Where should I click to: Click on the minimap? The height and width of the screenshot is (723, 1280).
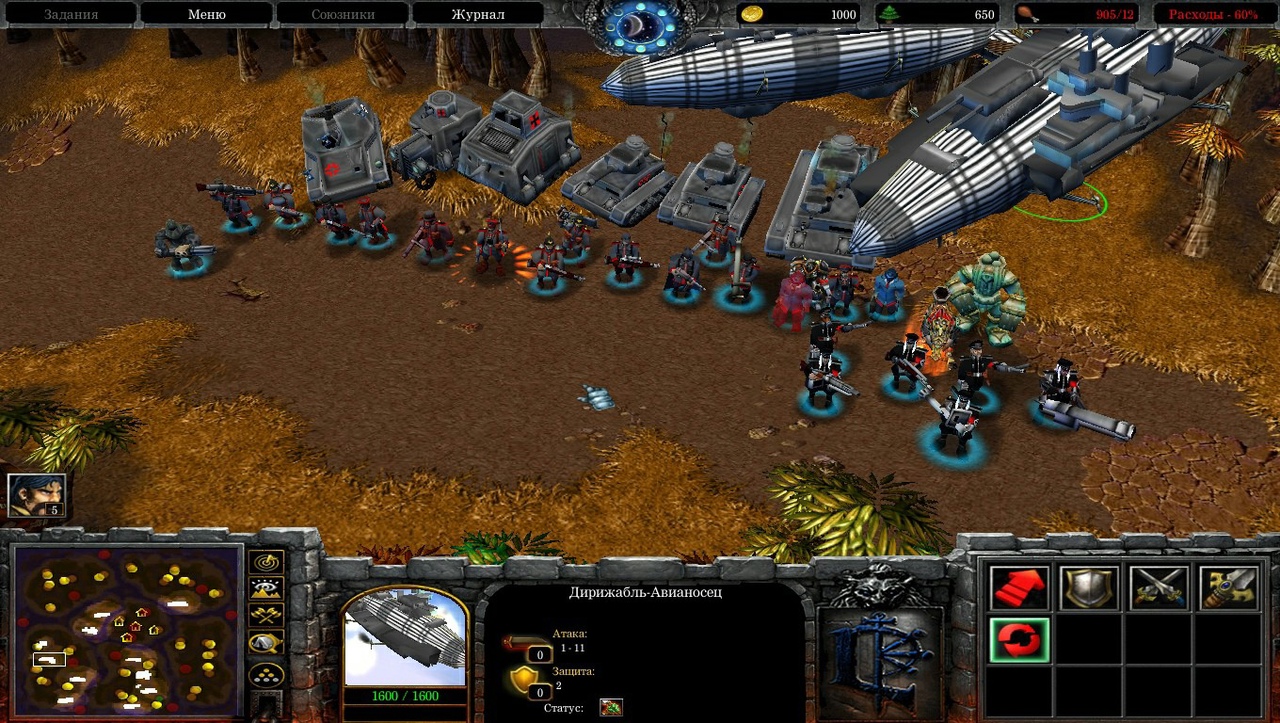coord(127,629)
